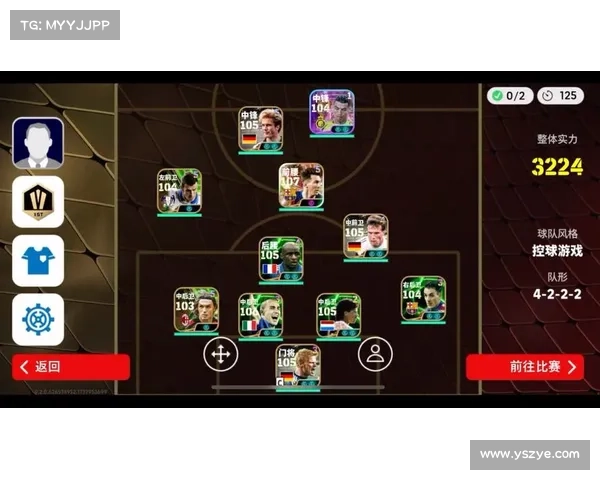Go back with the red 返回 button
Image resolution: width=600 pixels, height=480 pixels.
(x=71, y=367)
